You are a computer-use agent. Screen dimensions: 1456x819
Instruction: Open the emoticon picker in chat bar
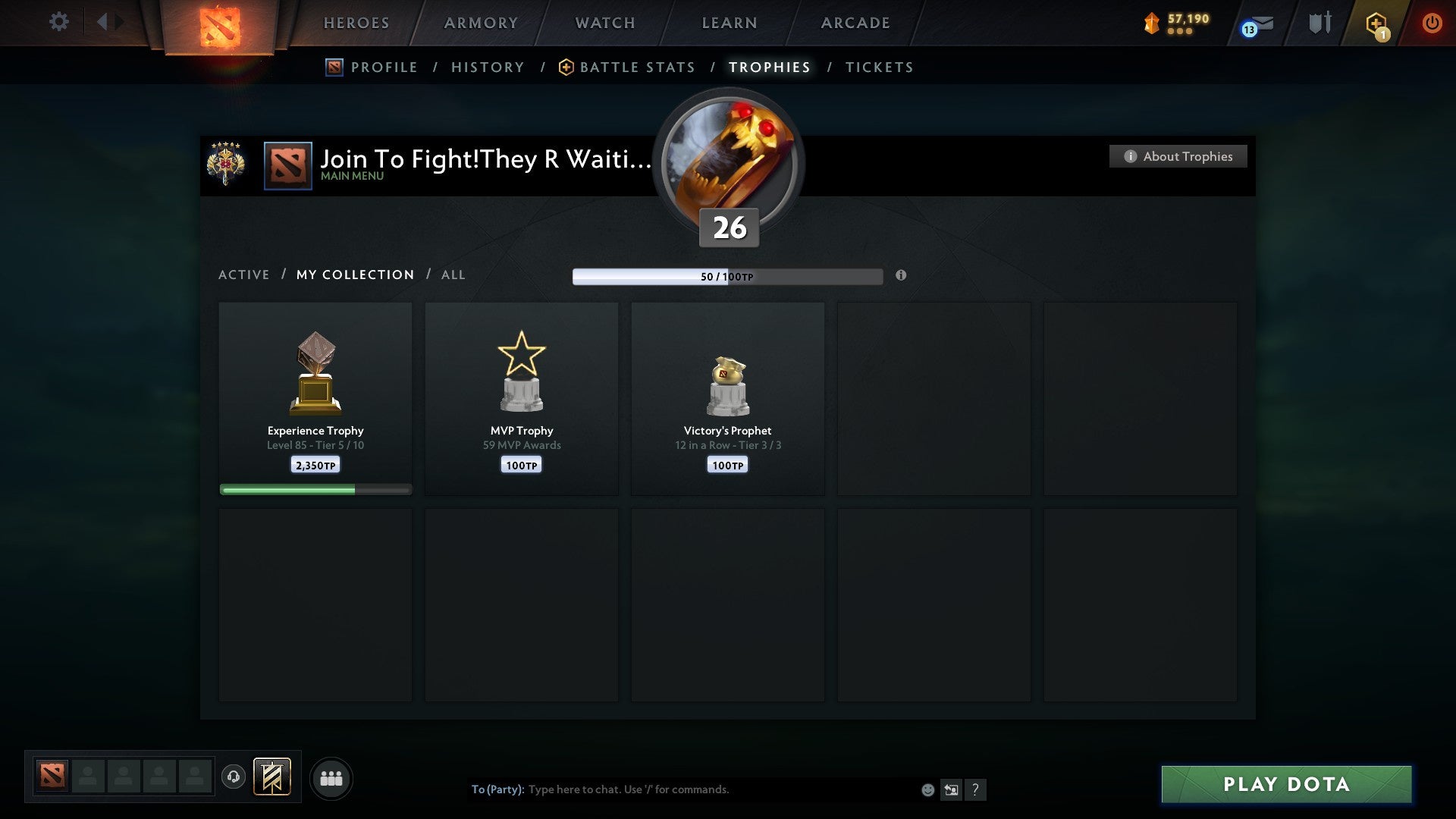click(927, 789)
